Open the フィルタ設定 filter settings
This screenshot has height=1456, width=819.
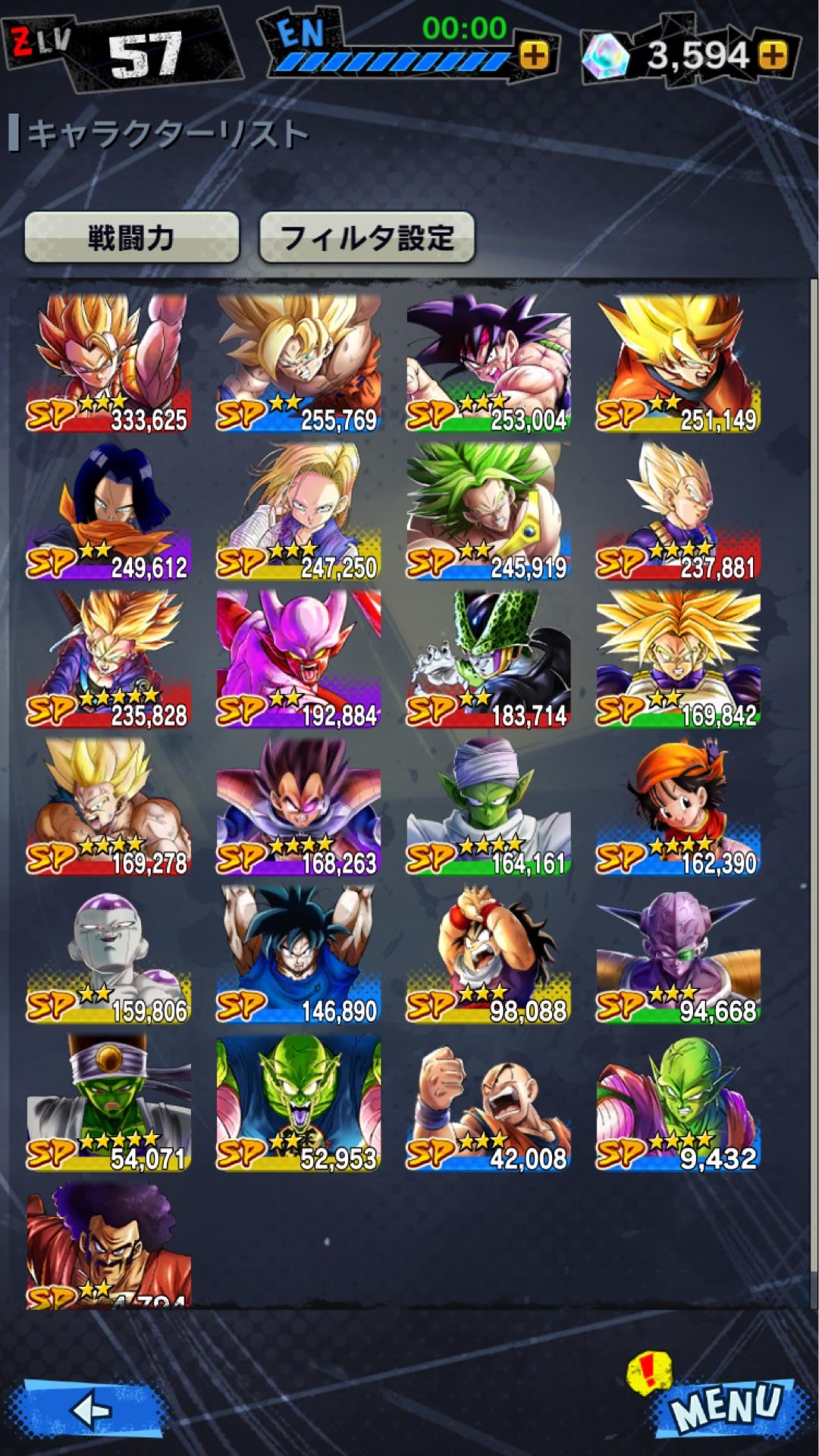click(367, 238)
